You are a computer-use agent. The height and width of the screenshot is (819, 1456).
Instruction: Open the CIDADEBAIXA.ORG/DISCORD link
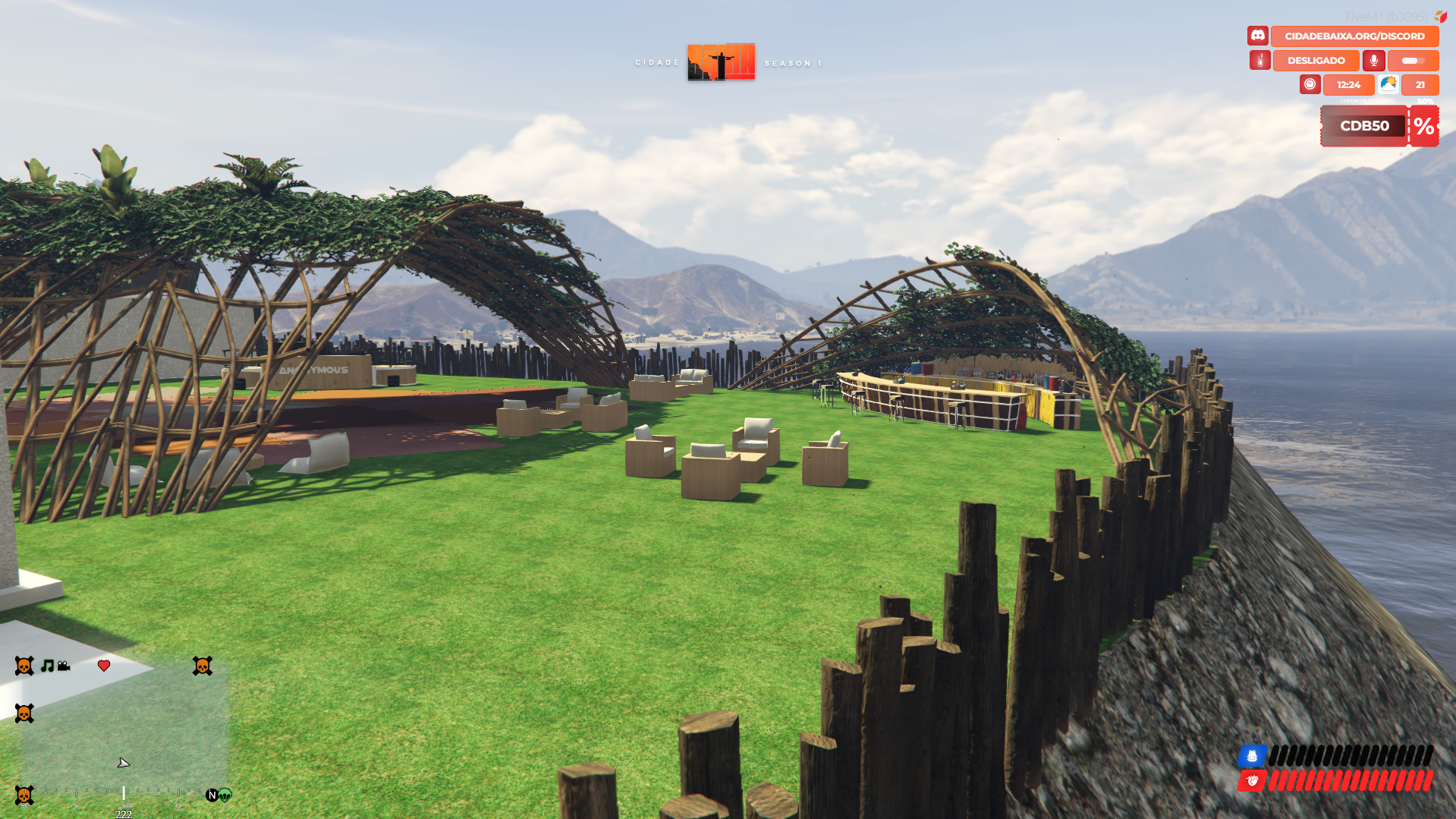(x=1354, y=36)
